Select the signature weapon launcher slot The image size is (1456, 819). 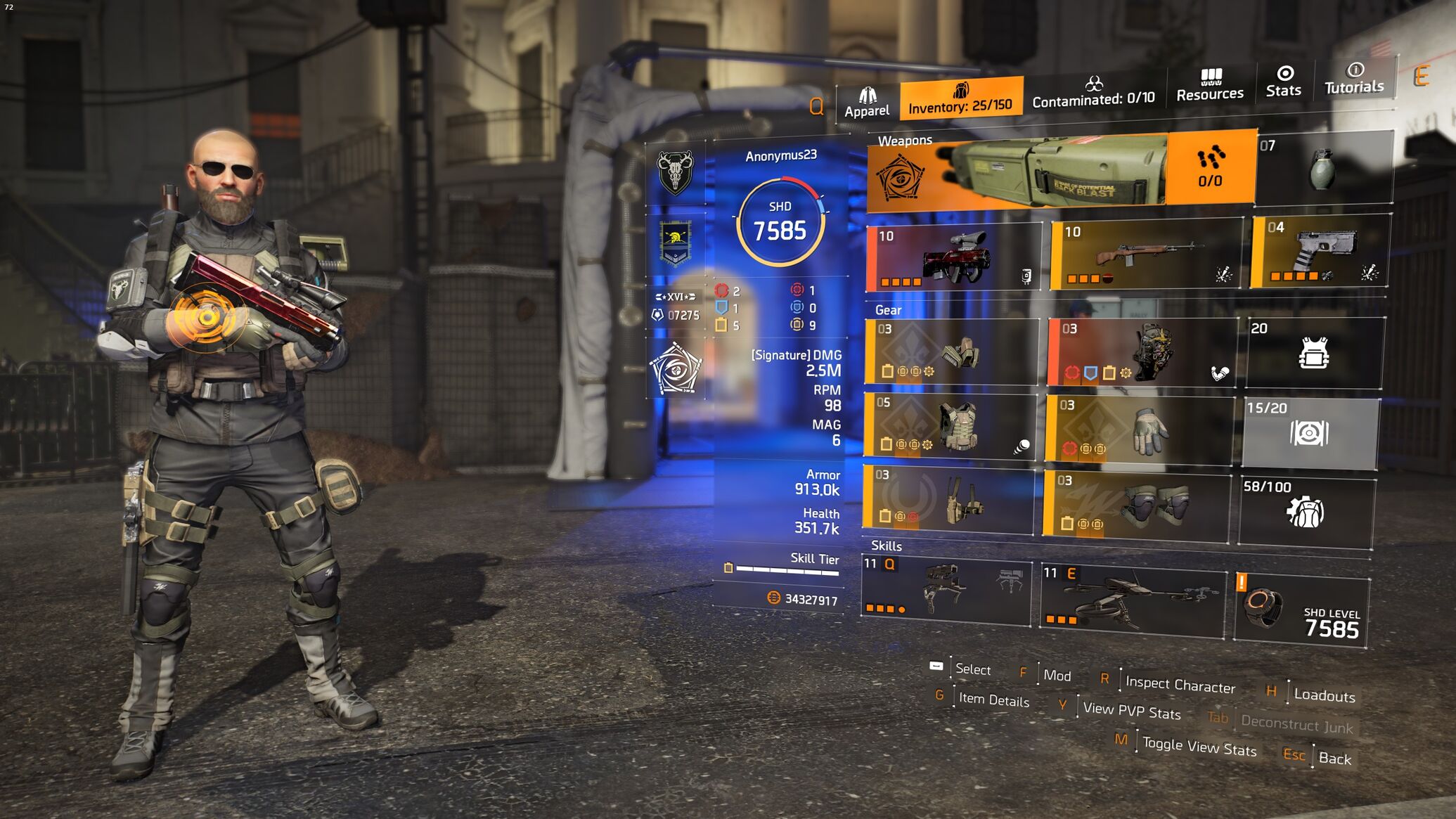coord(1062,172)
